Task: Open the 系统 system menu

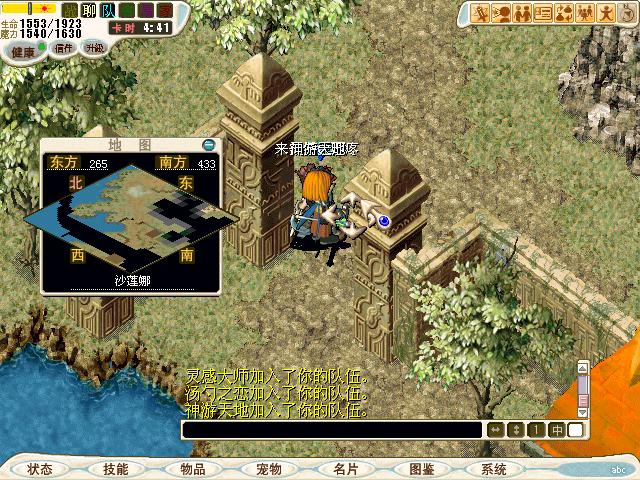Action: point(494,469)
